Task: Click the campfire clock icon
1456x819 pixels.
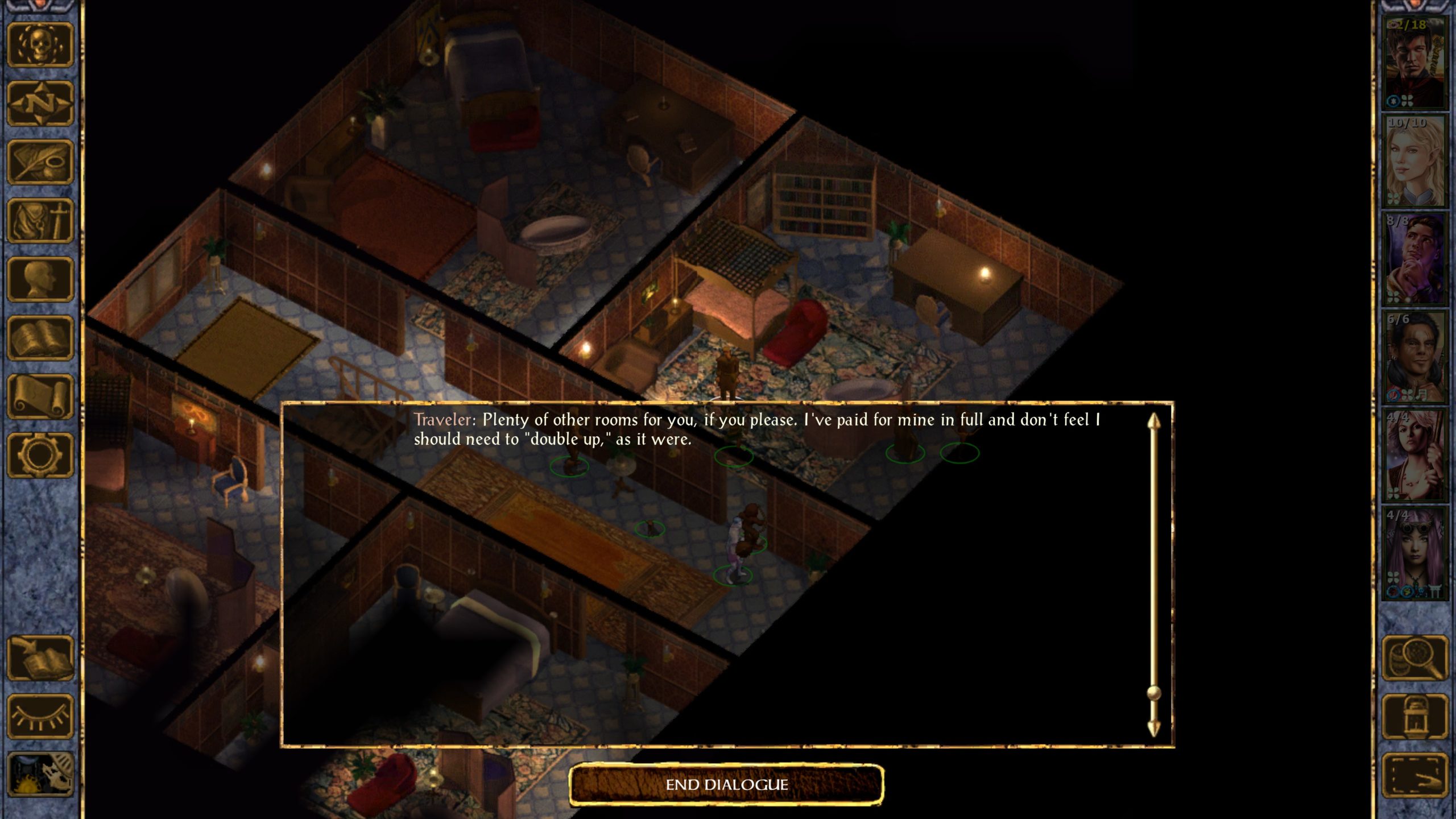Action: point(40,775)
